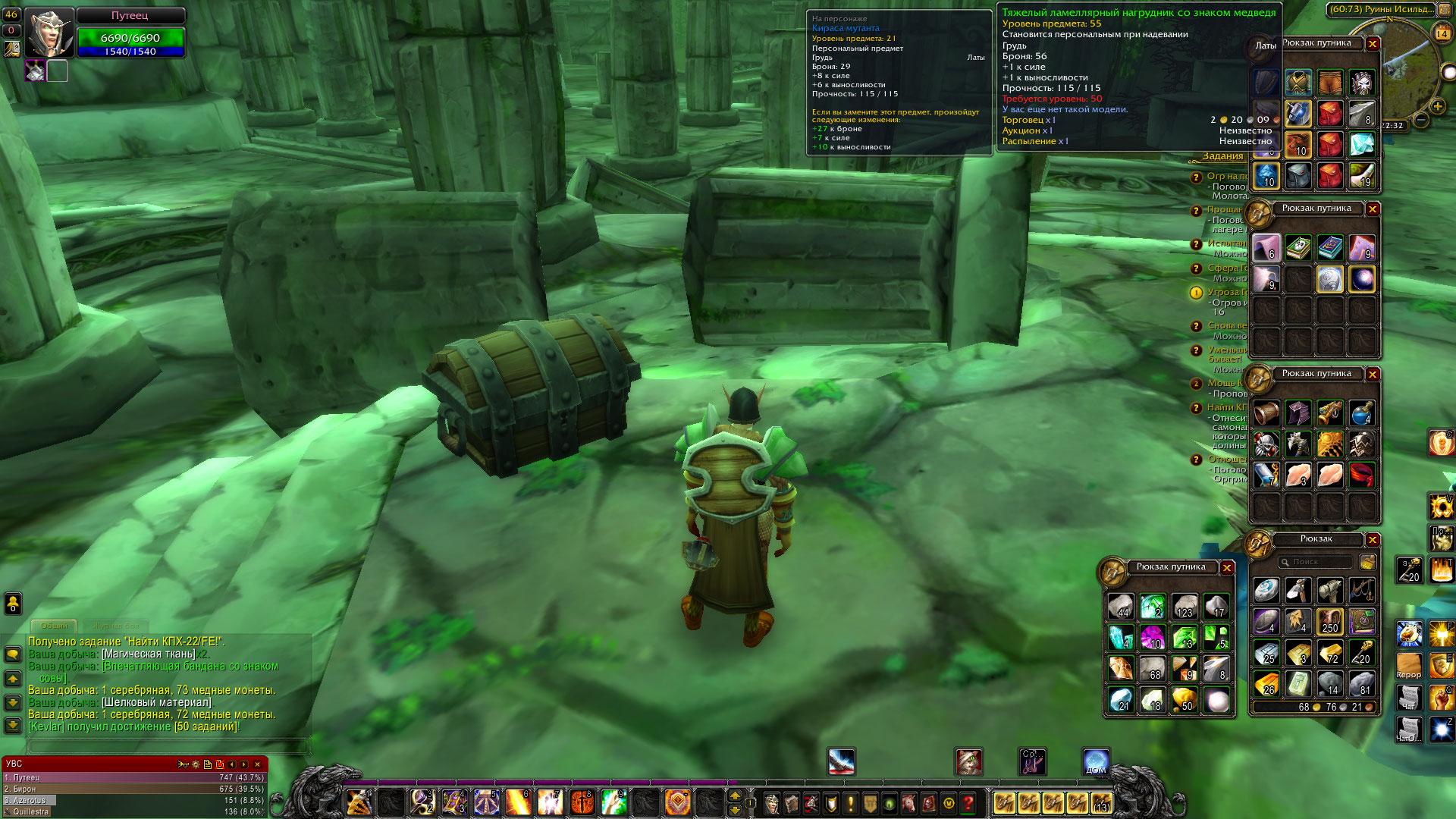Click the broom bag-sorting button

[x=1368, y=562]
